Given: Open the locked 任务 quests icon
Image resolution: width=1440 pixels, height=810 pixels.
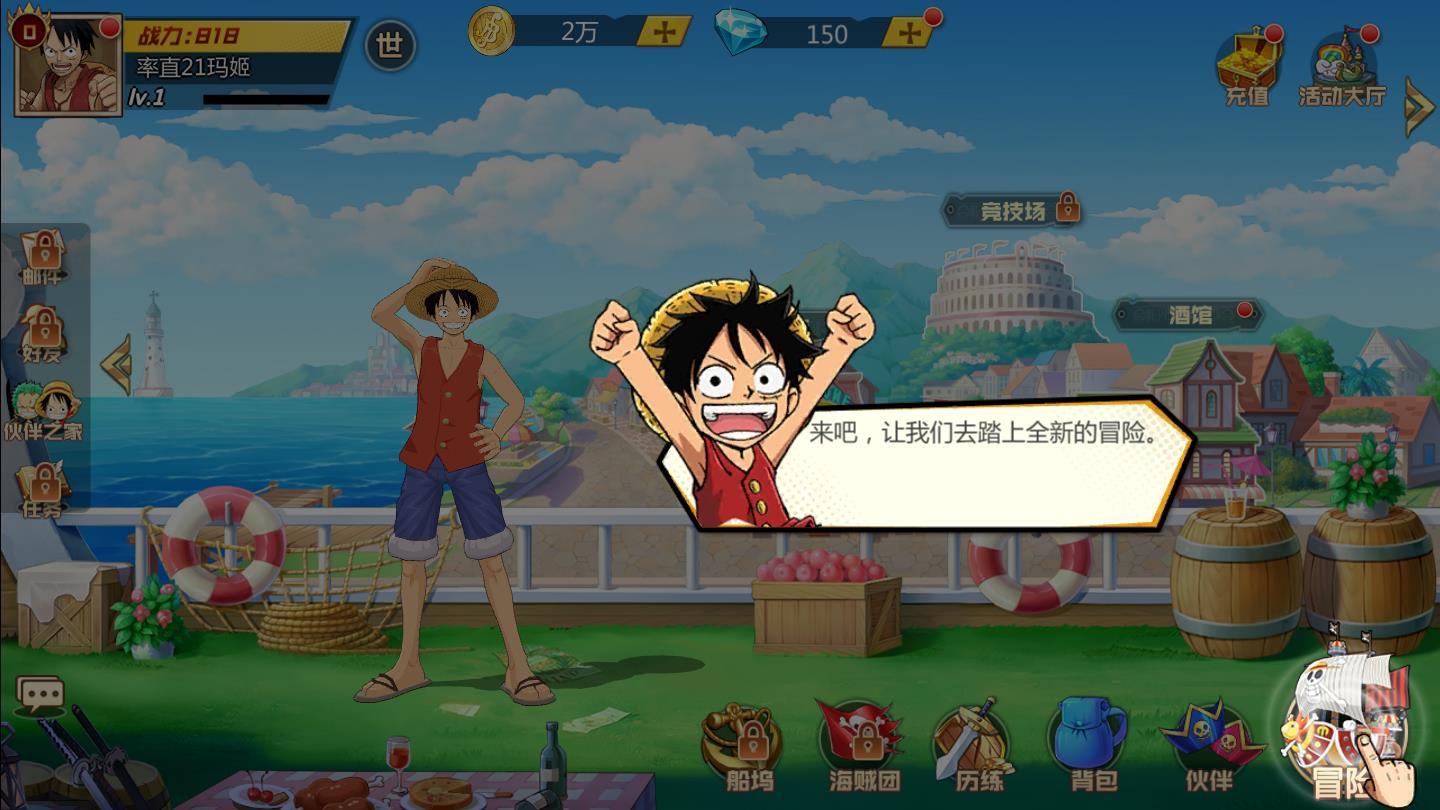Looking at the screenshot, I should tap(43, 490).
